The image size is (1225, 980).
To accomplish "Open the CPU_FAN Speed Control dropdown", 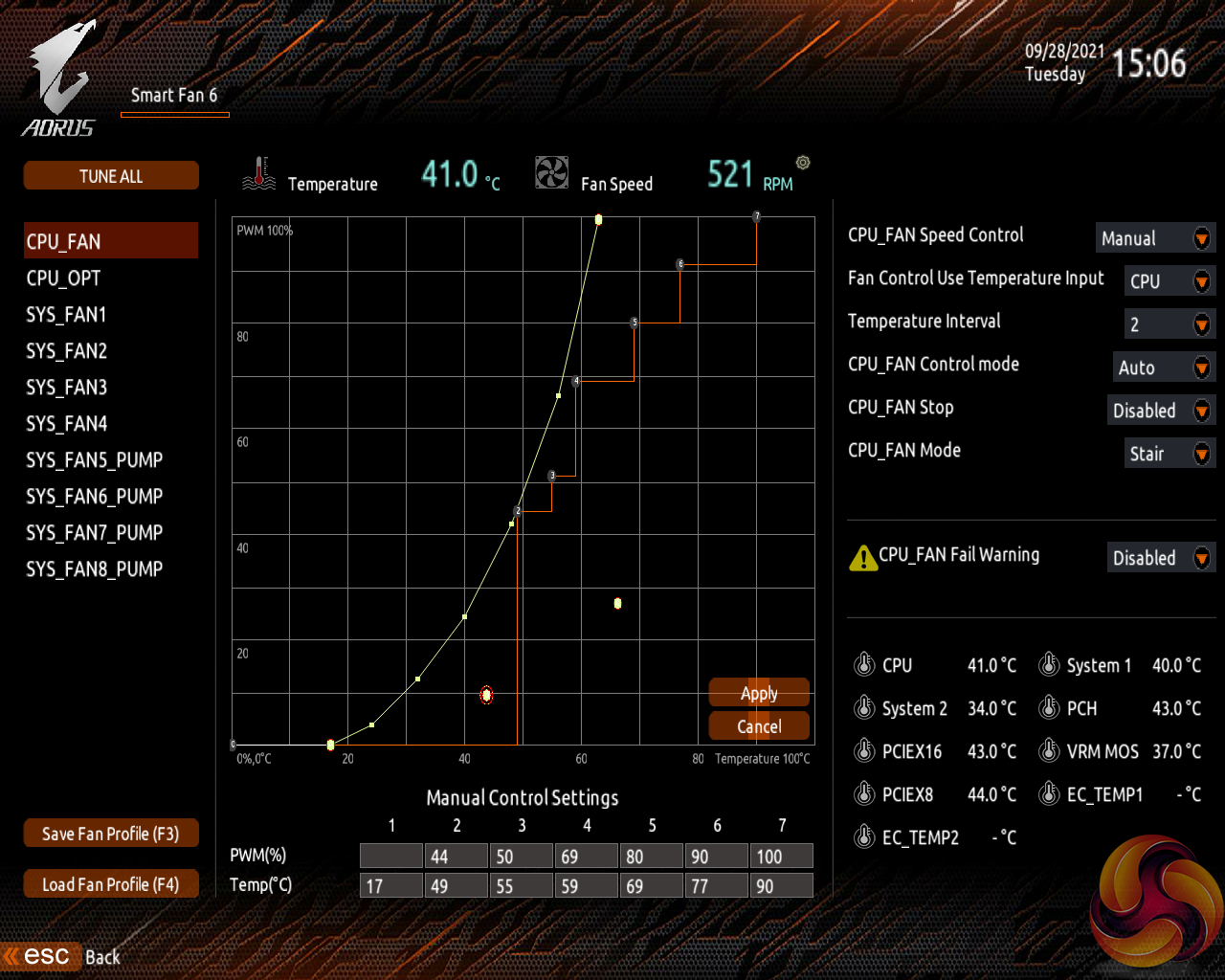I will click(x=1155, y=238).
